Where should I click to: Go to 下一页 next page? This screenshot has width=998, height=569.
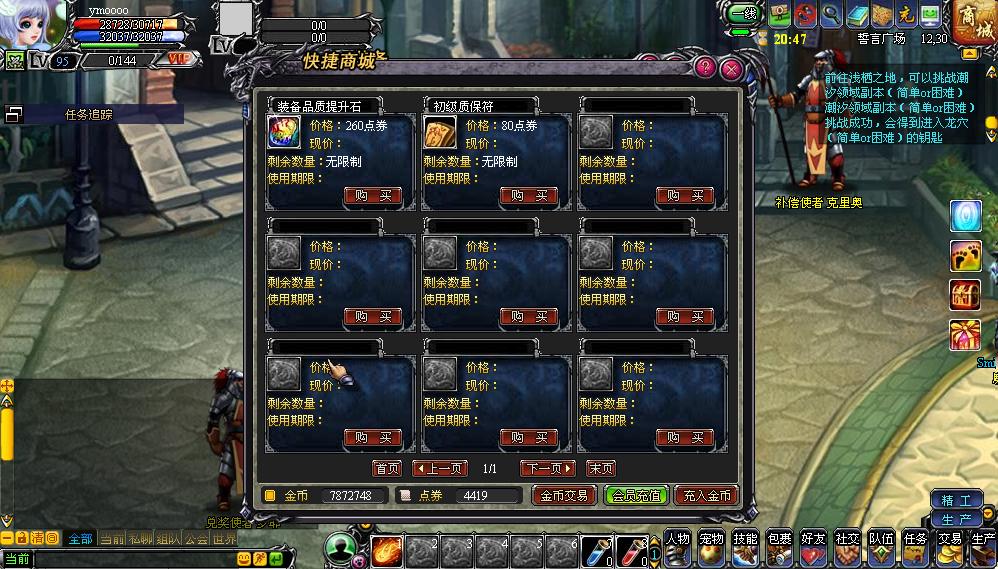(548, 468)
